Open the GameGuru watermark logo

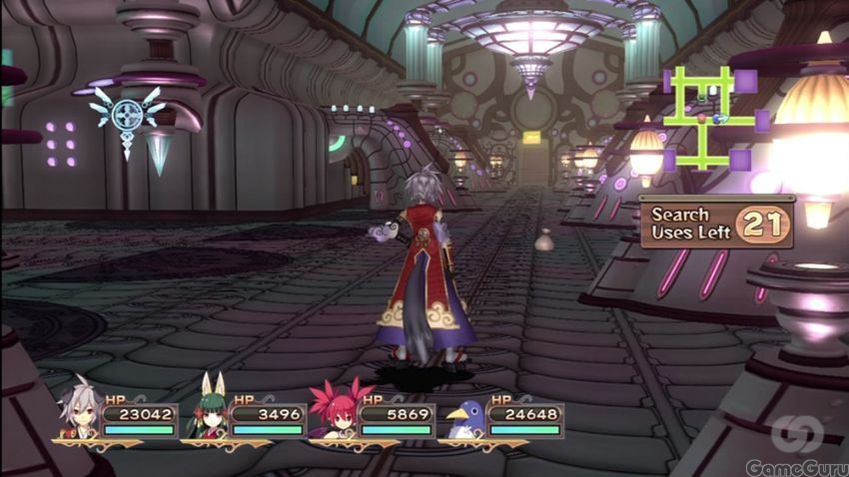point(796,446)
